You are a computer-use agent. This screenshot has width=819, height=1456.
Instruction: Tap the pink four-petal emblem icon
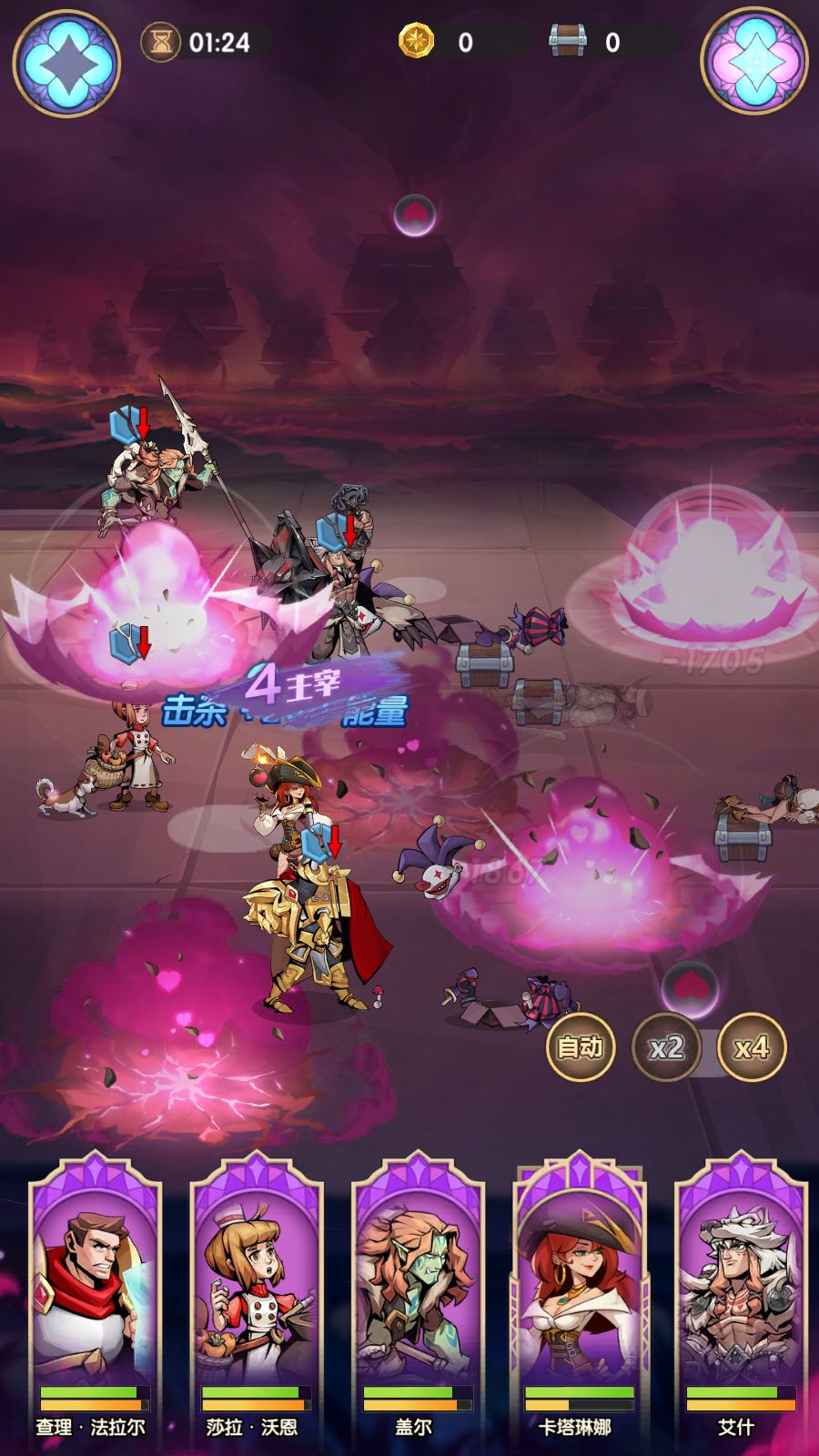[754, 62]
